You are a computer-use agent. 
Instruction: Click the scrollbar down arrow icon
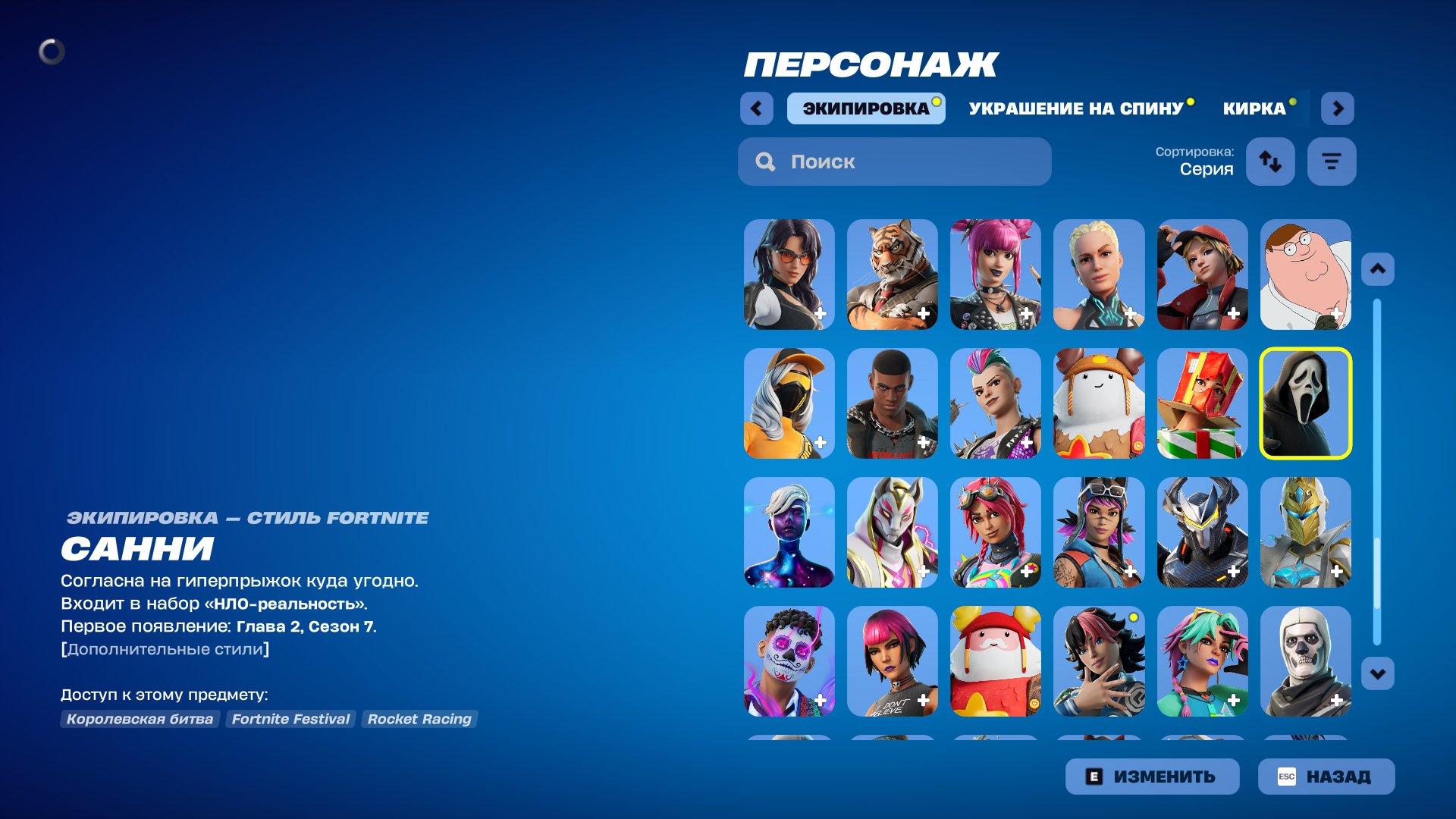click(1378, 671)
